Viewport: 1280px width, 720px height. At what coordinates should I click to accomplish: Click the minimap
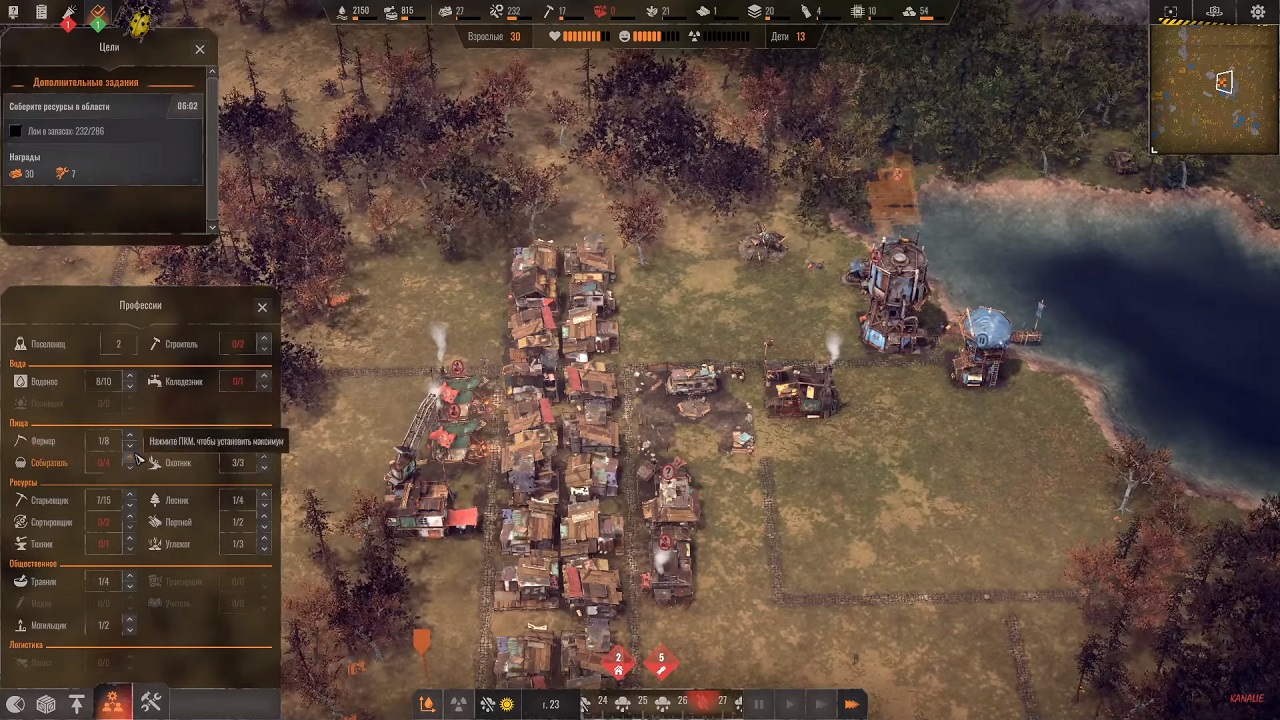coord(1214,88)
